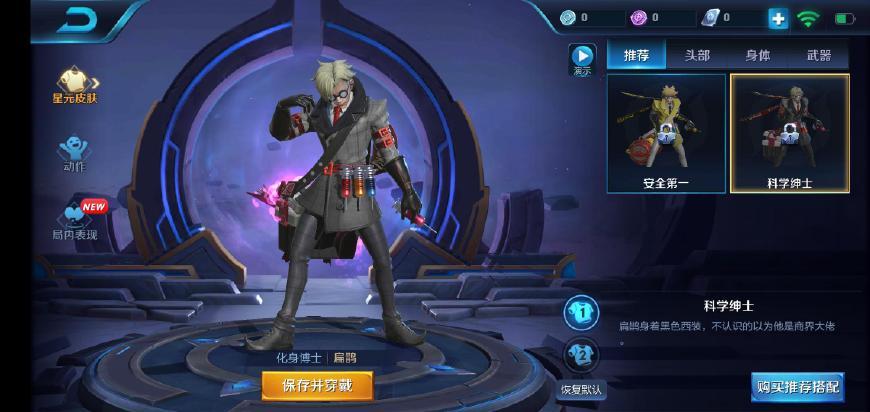Click the blue plus to add currency
This screenshot has width=870, height=412.
pyautogui.click(x=778, y=18)
